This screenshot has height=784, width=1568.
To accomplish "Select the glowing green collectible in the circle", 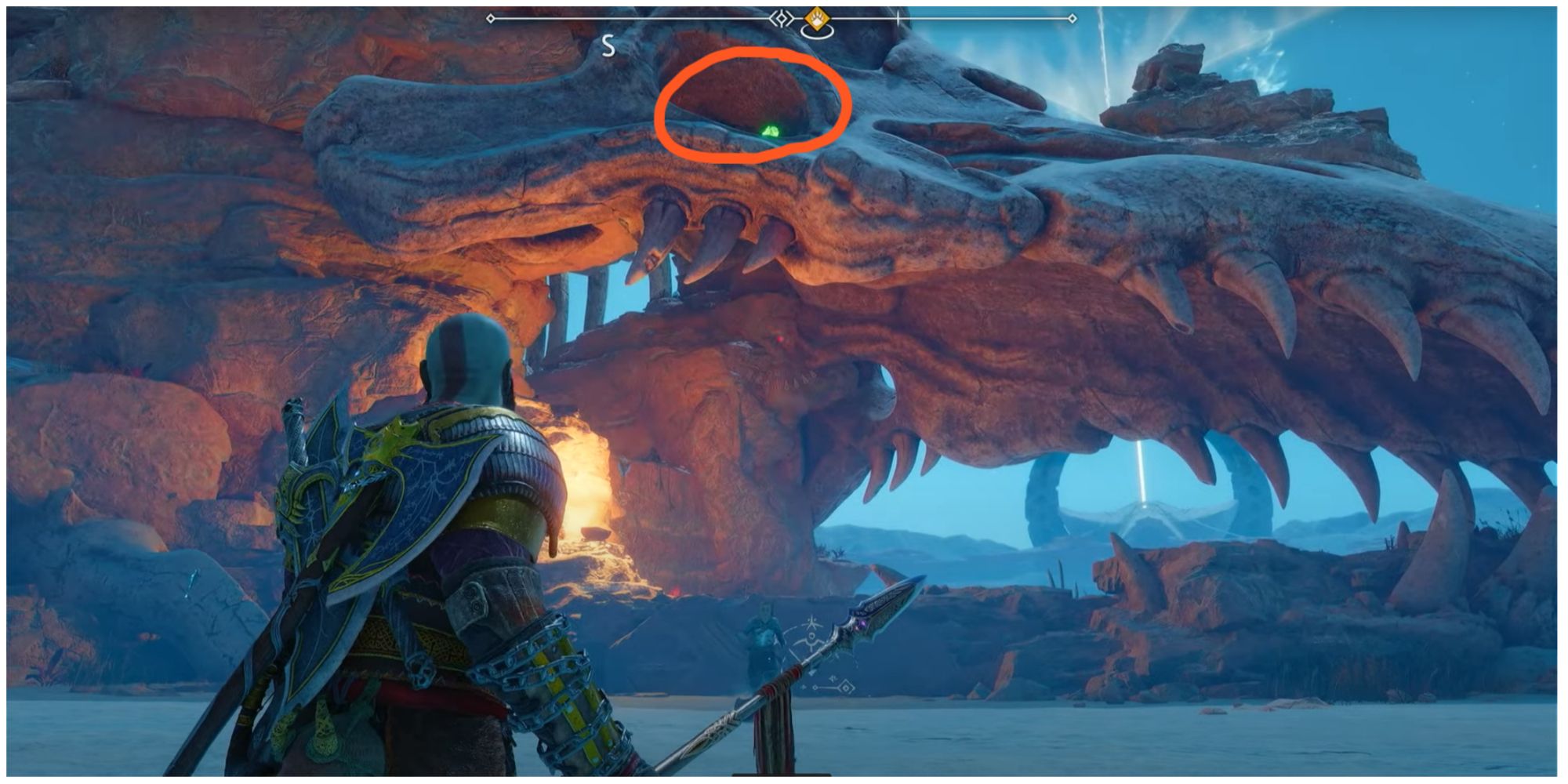I will tap(773, 132).
